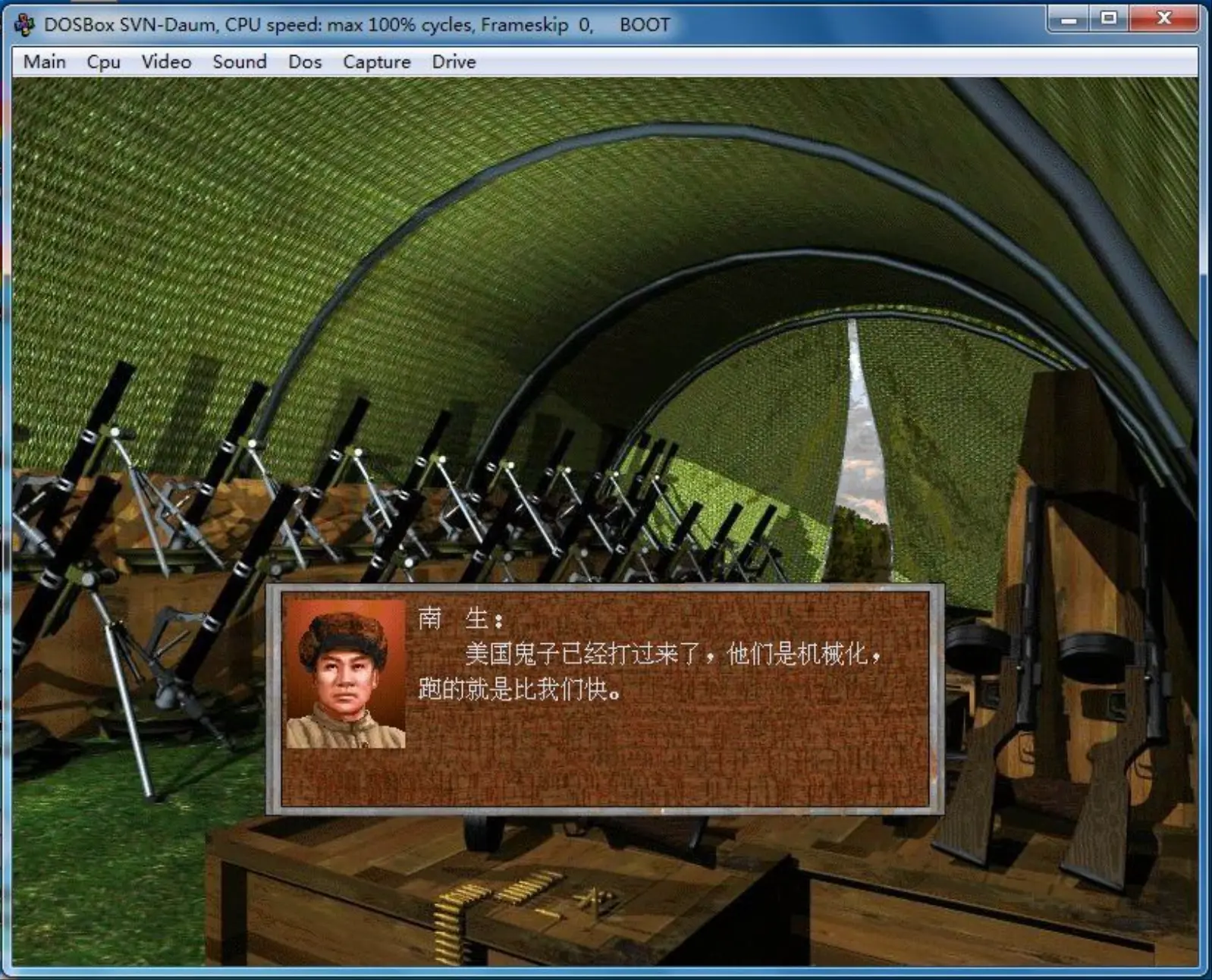Screen dimensions: 1212x980
Task: Open the Cpu menu
Action: (102, 61)
